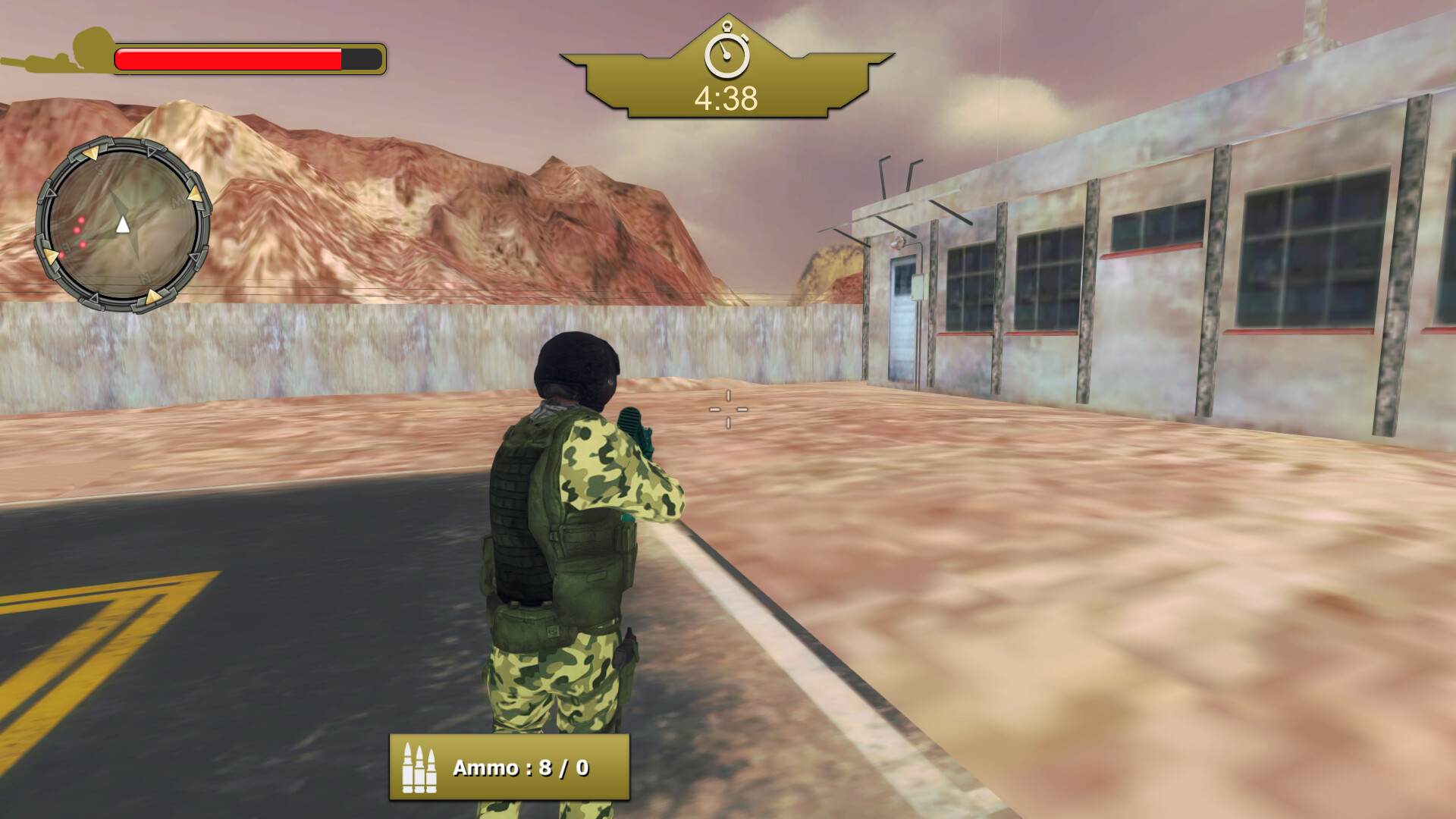Click the S direction letter on the compass
The height and width of the screenshot is (819, 1456).
(x=99, y=169)
